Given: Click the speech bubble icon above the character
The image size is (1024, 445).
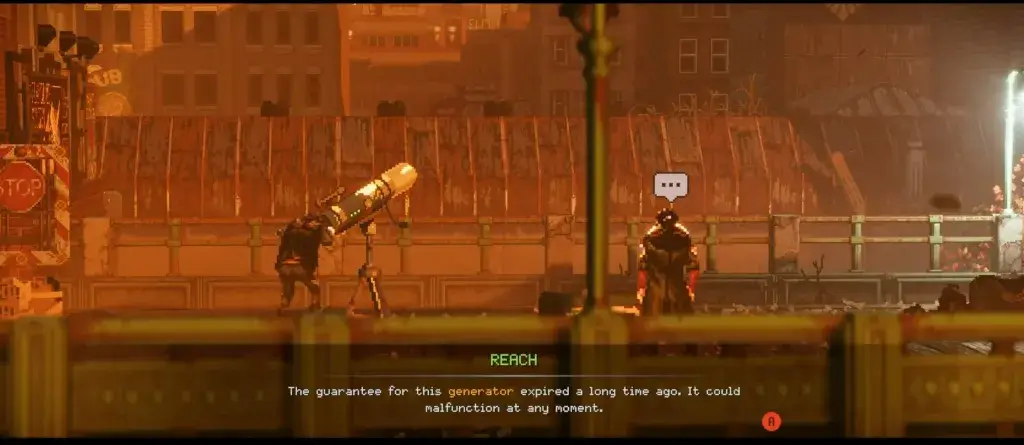Looking at the screenshot, I should [x=670, y=186].
